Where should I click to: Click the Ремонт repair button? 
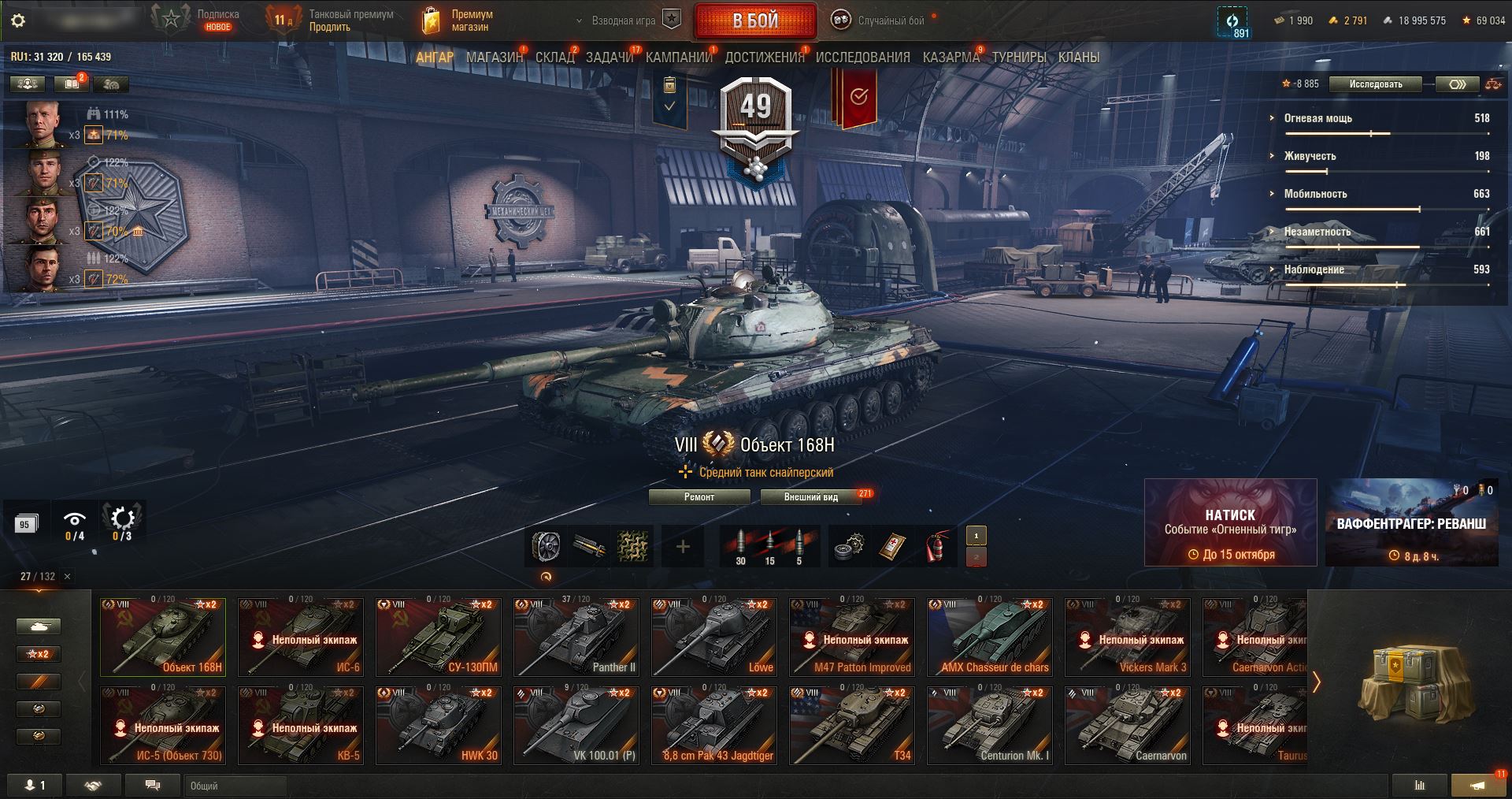coord(699,497)
